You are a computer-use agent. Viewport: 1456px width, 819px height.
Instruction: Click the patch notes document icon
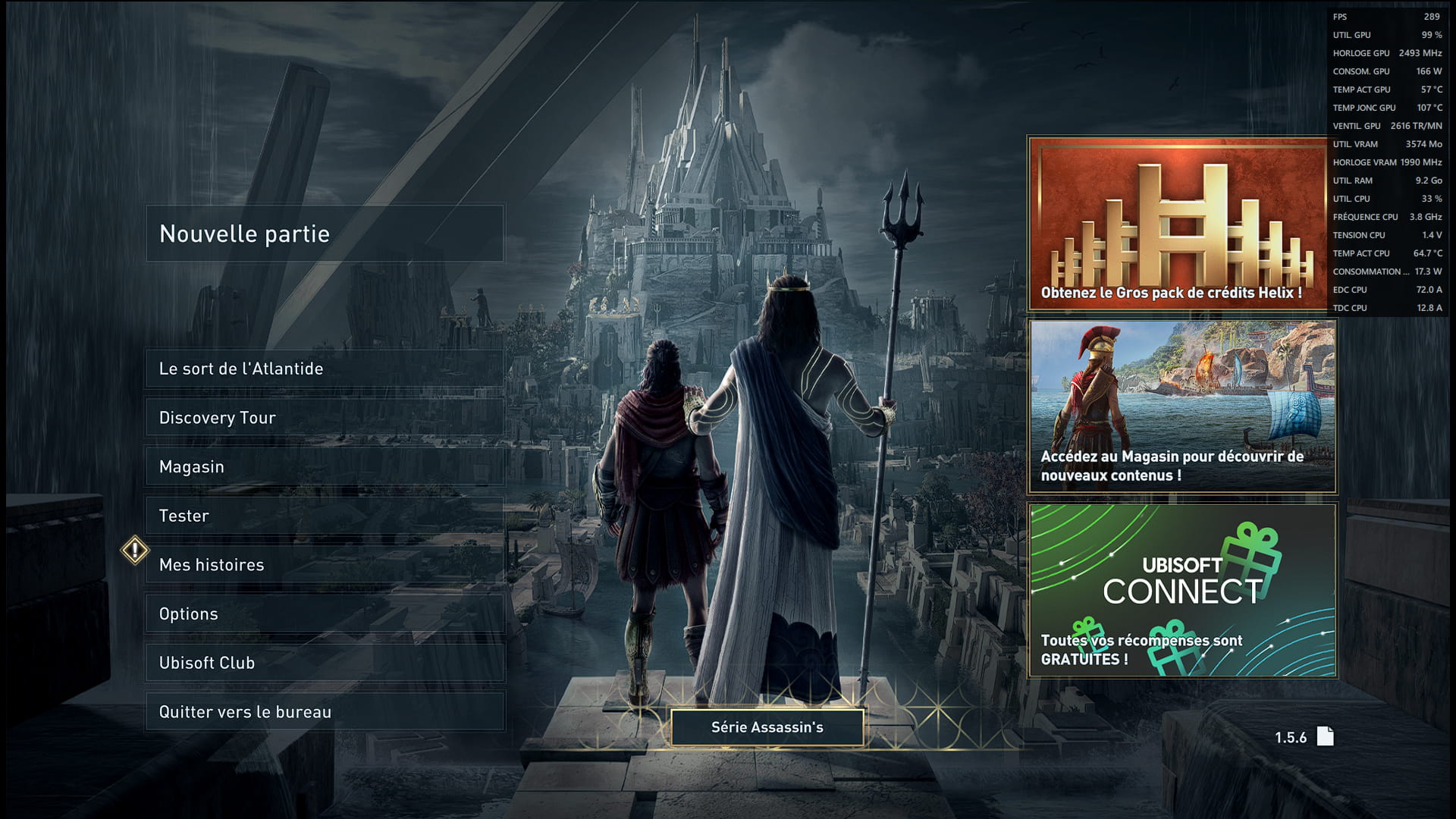tap(1325, 736)
